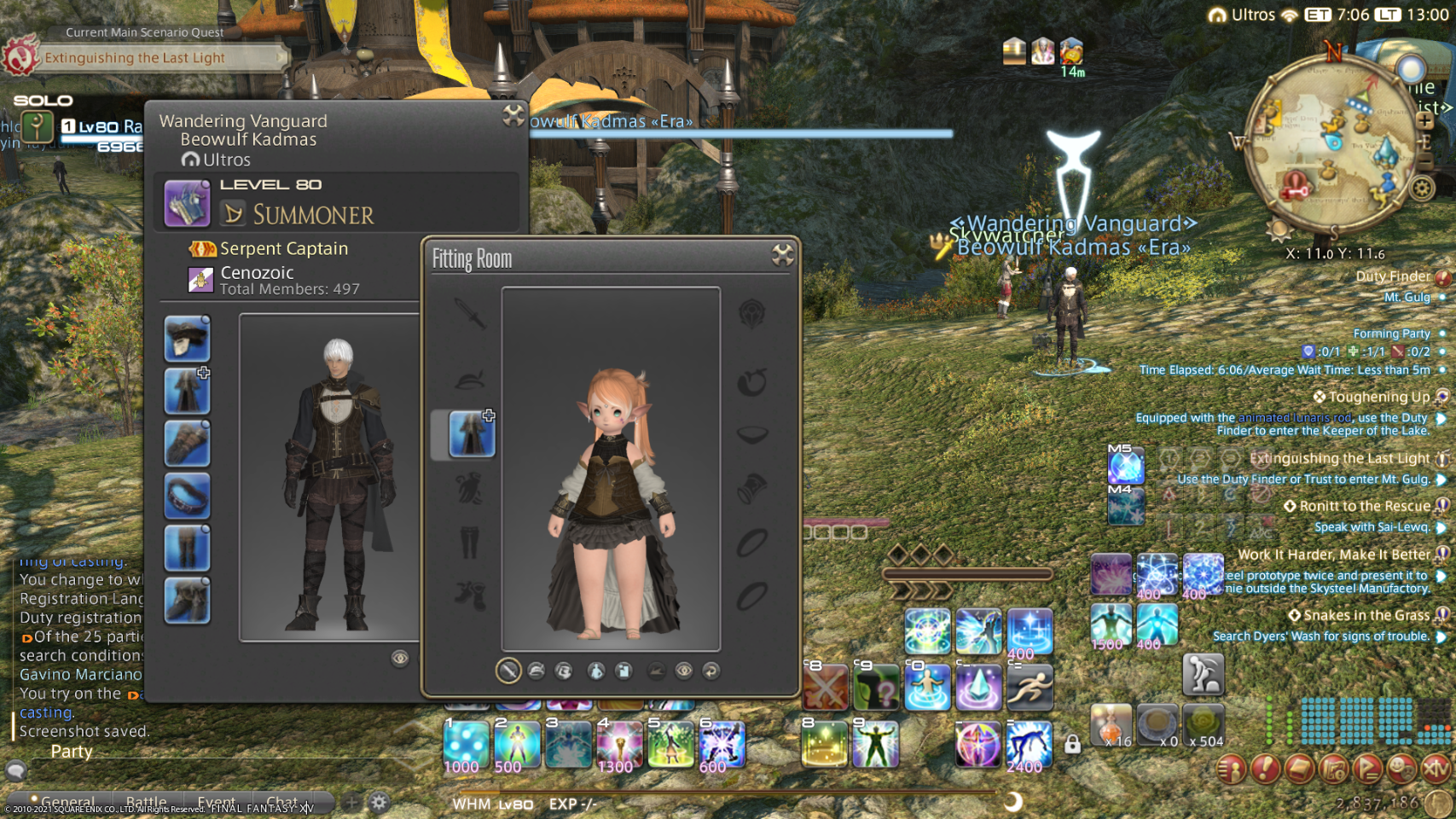Toggle headgear display in the Fitting Room
This screenshot has height=819, width=1456.
[537, 671]
